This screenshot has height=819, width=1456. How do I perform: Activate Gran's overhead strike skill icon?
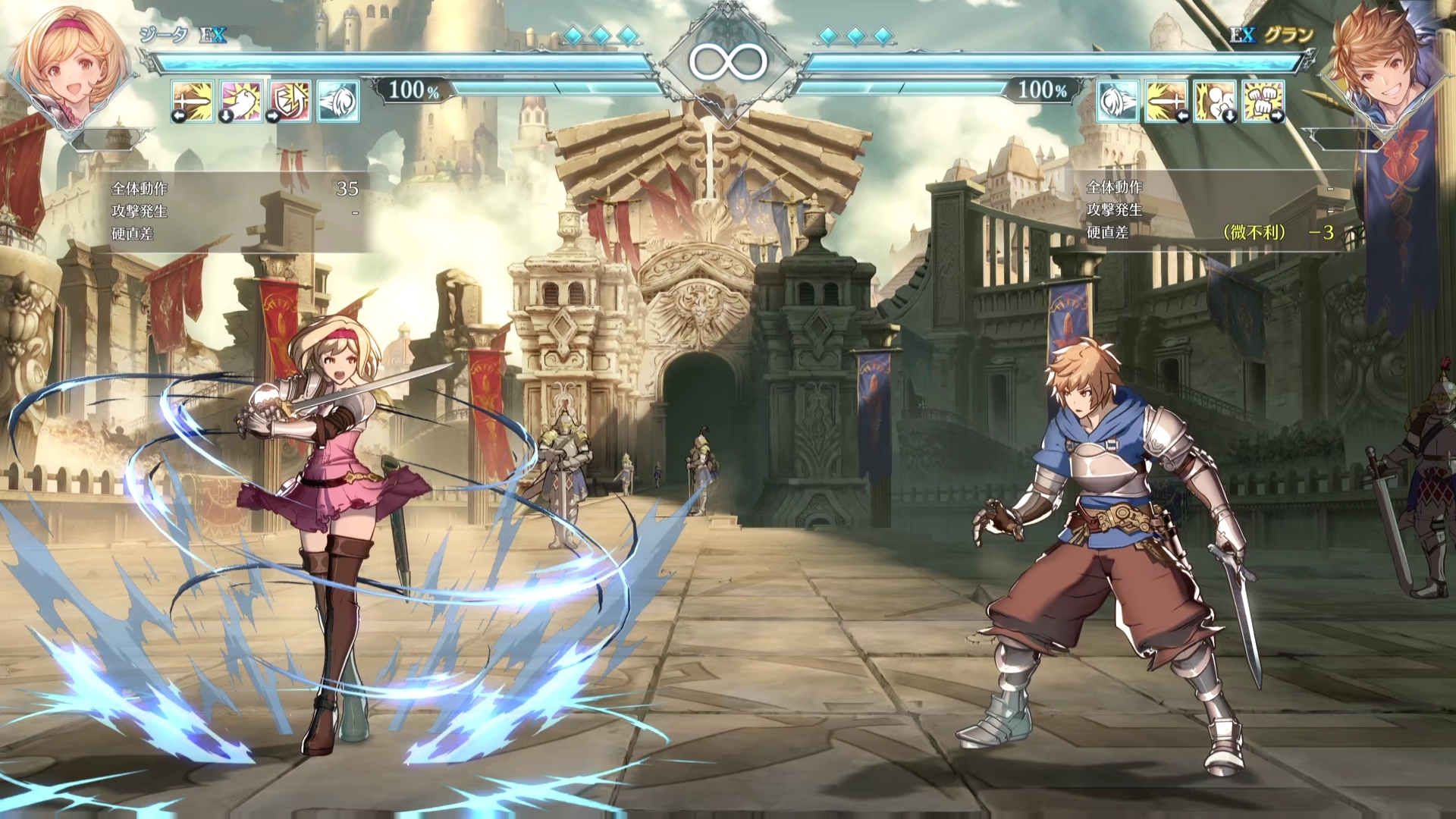point(1214,101)
